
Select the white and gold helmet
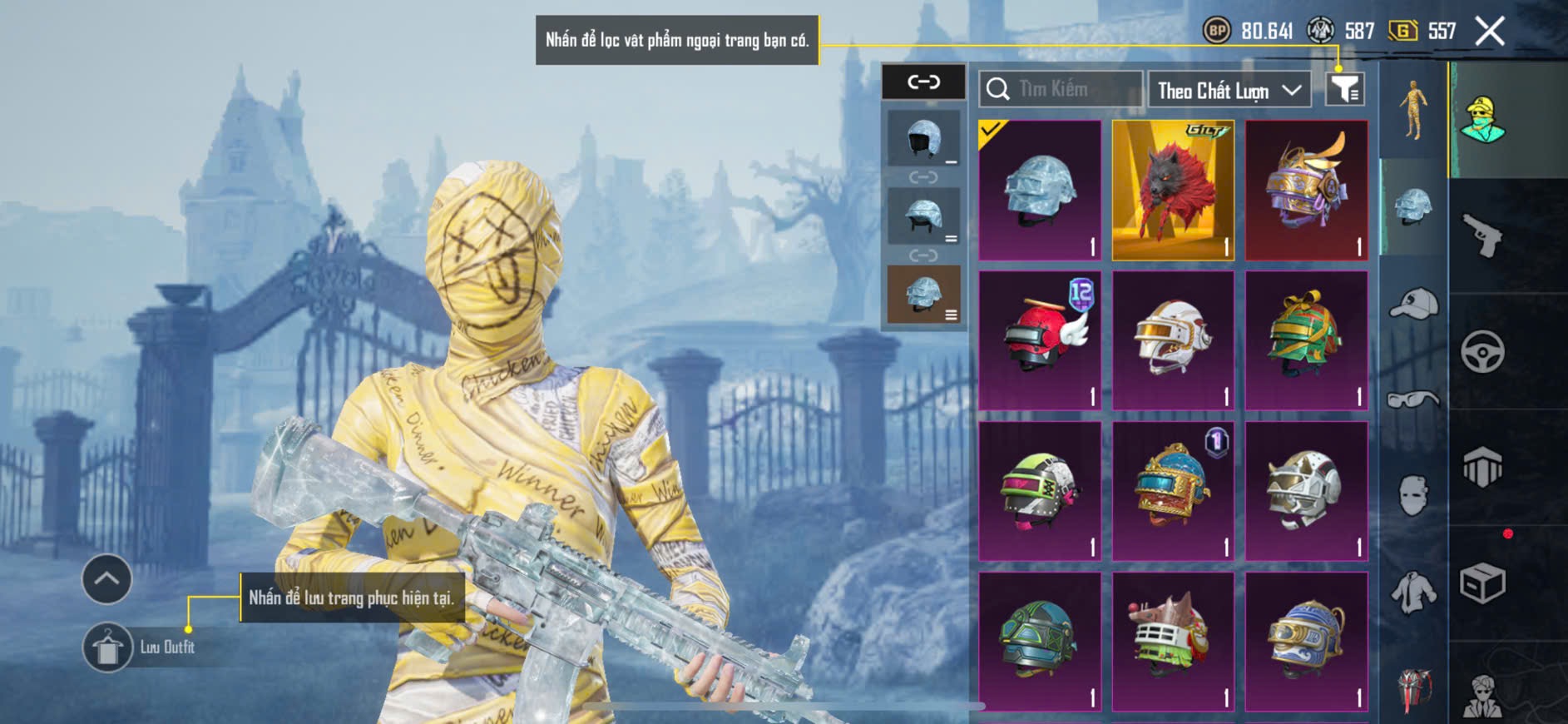coord(1173,340)
